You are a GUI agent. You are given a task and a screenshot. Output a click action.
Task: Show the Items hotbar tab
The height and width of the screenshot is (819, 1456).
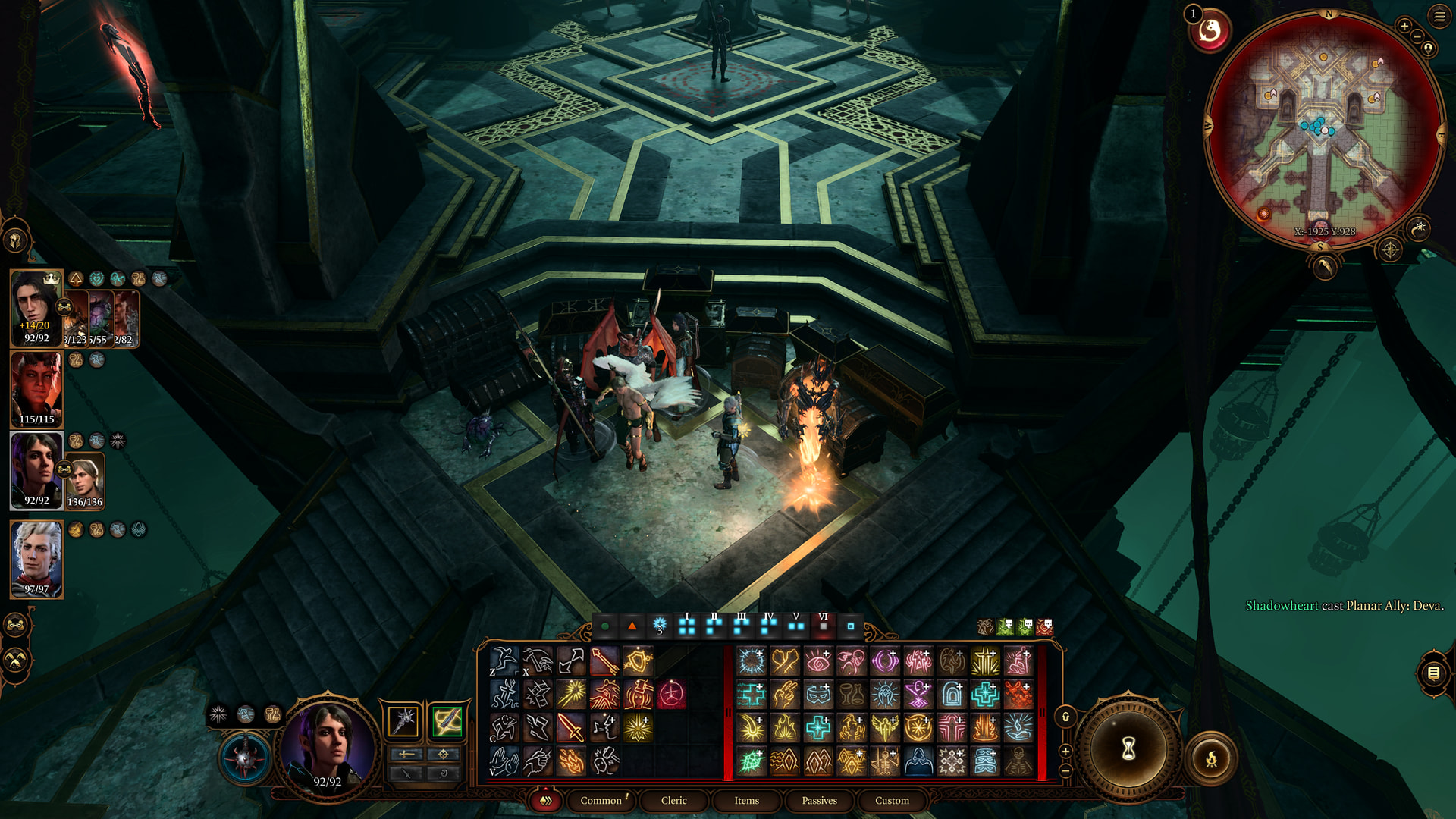point(746,800)
